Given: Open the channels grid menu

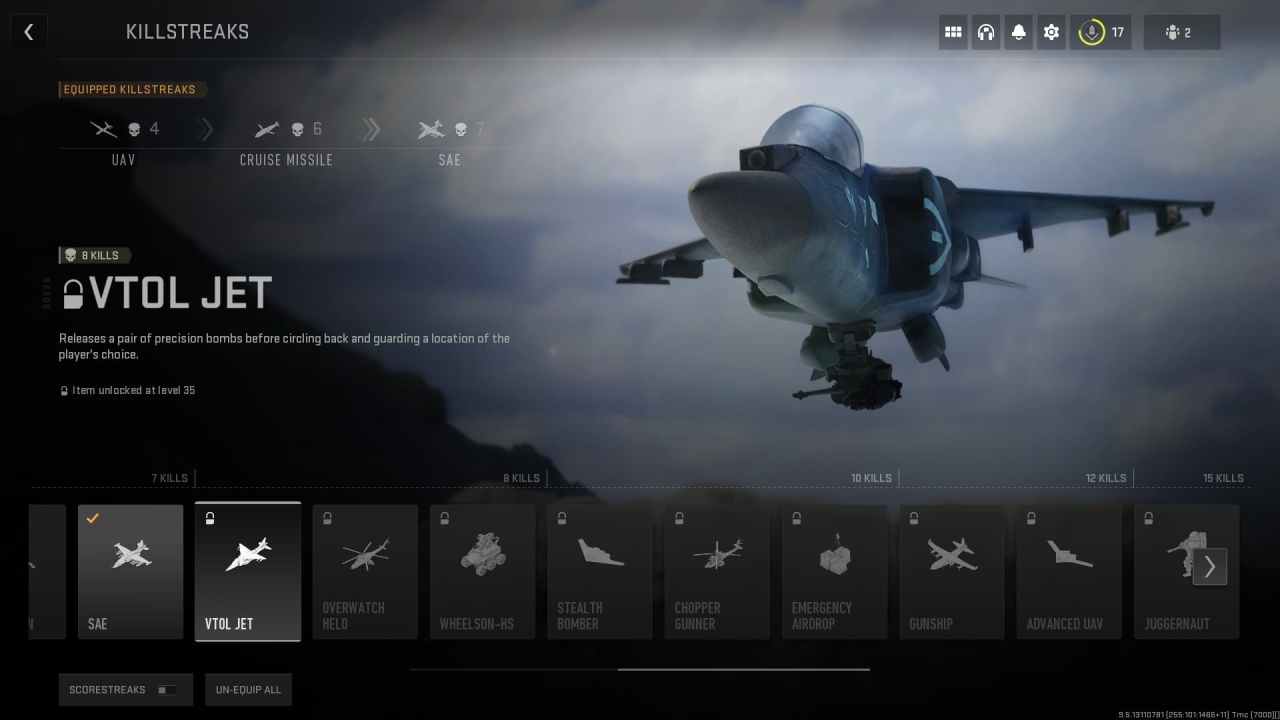Looking at the screenshot, I should (x=952, y=32).
